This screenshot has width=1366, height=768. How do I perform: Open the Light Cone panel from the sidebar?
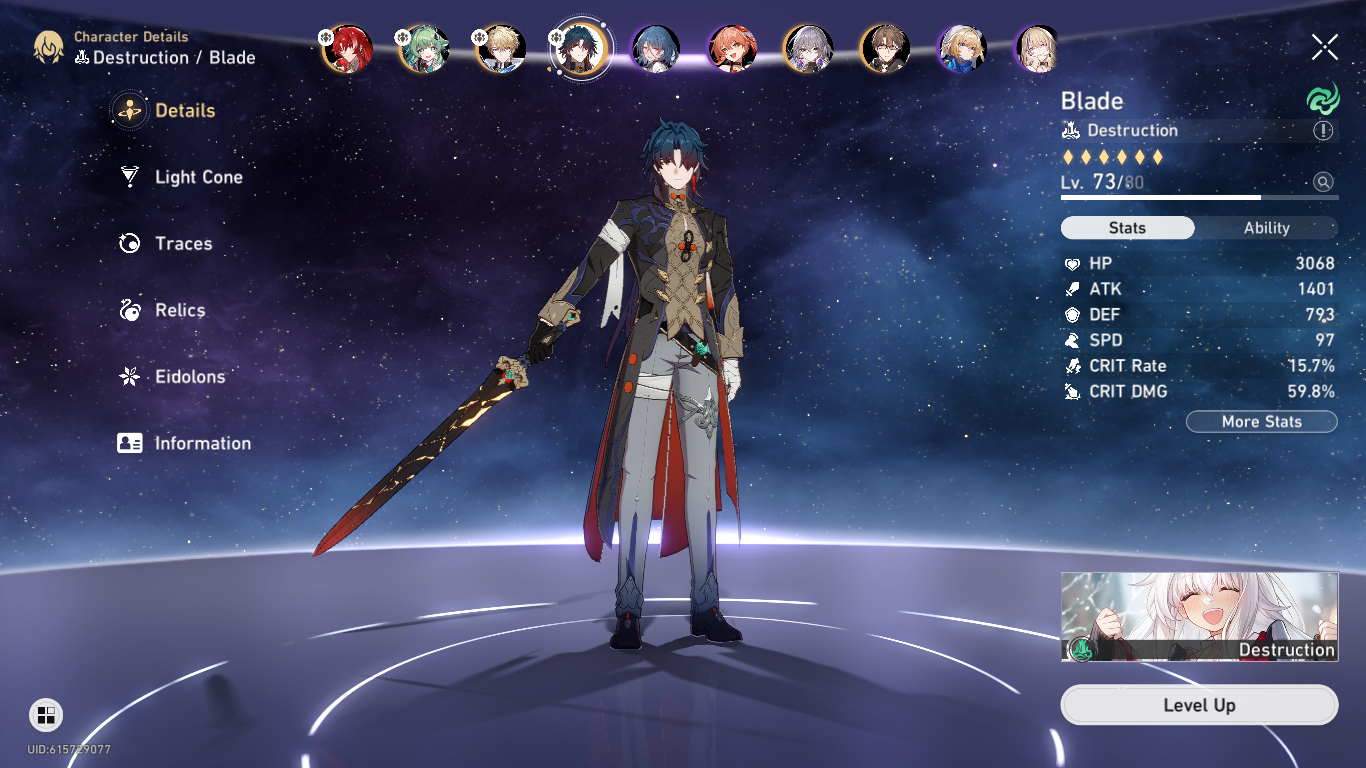(197, 176)
